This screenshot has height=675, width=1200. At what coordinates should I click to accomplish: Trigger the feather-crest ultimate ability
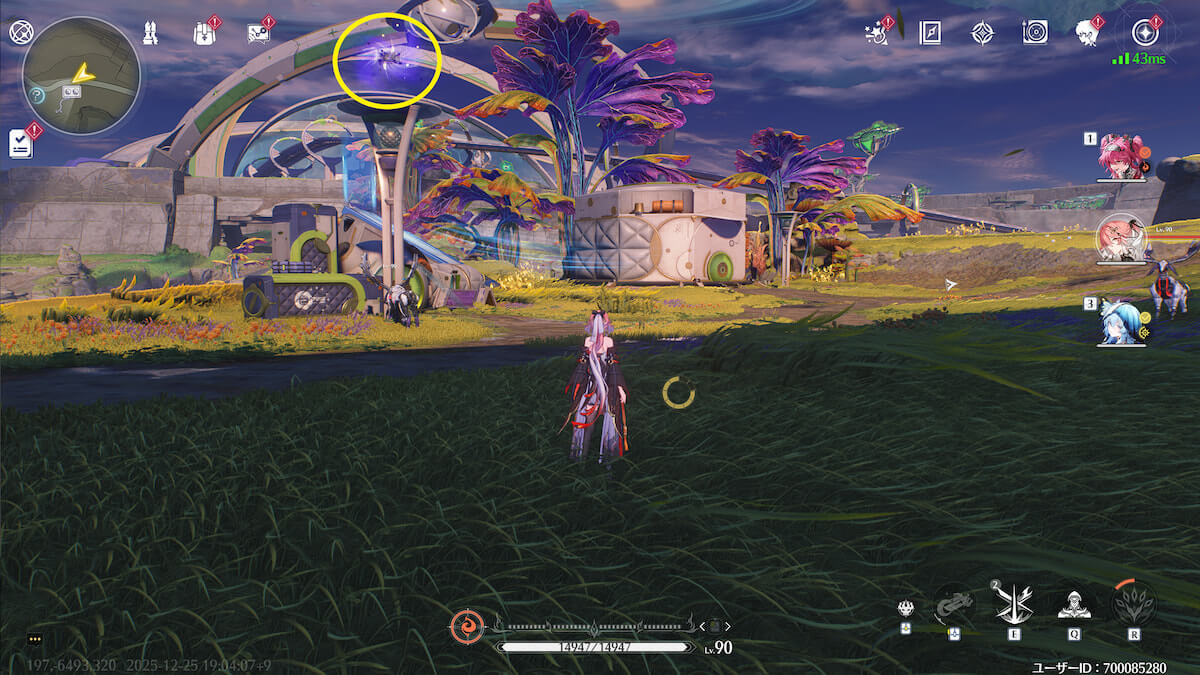tap(1133, 604)
